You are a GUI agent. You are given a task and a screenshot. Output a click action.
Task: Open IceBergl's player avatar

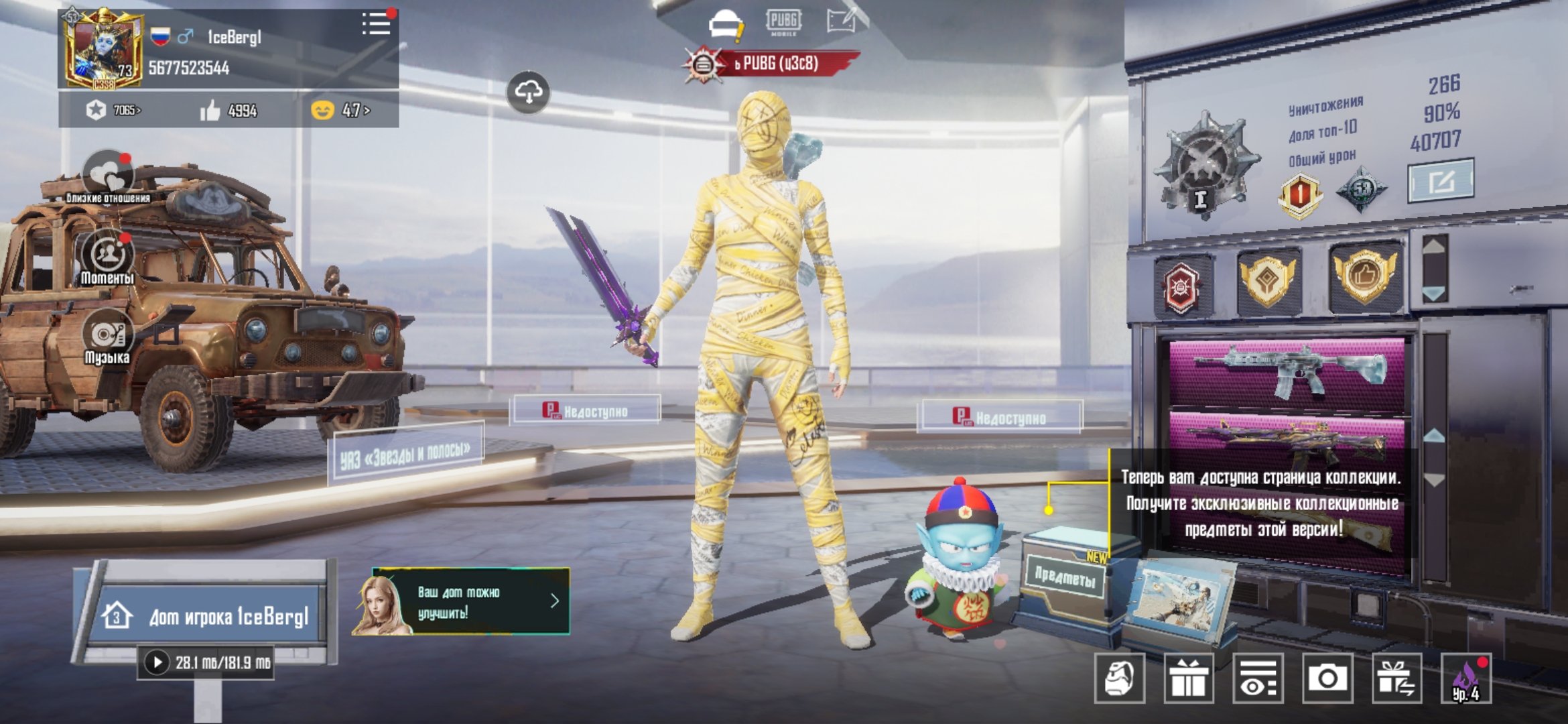tap(103, 50)
